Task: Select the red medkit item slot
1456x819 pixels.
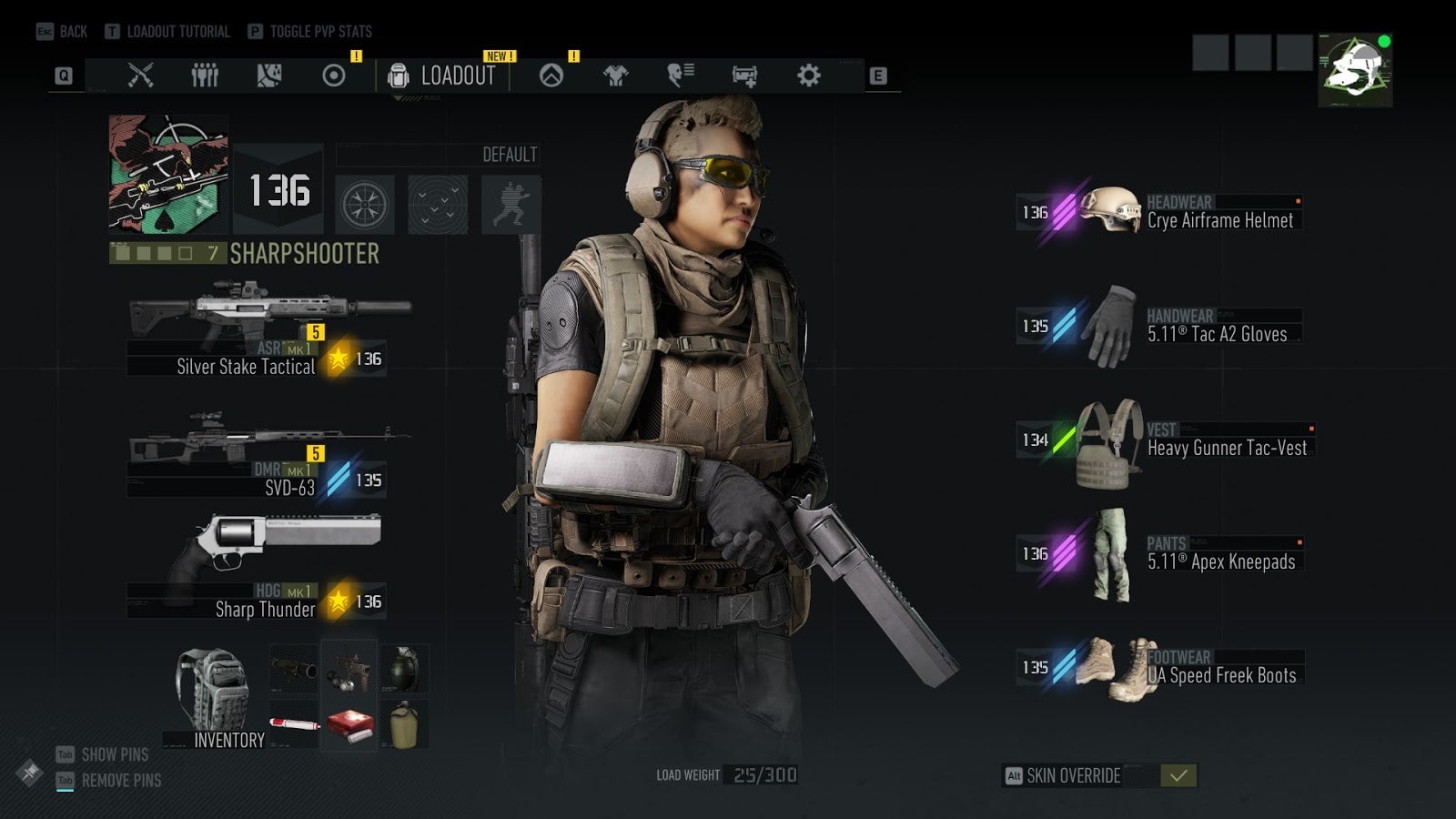Action: (349, 724)
